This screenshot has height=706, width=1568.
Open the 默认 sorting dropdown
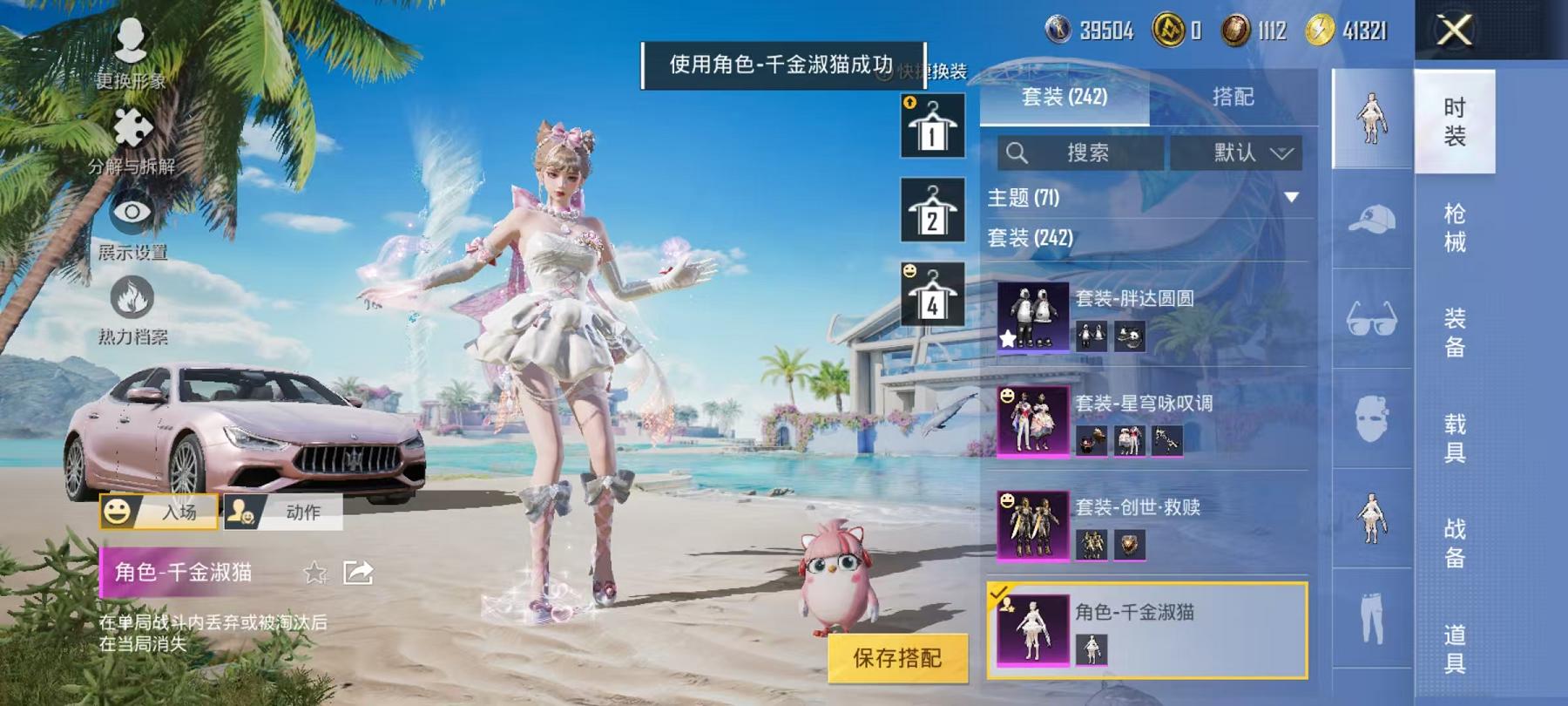click(1246, 152)
